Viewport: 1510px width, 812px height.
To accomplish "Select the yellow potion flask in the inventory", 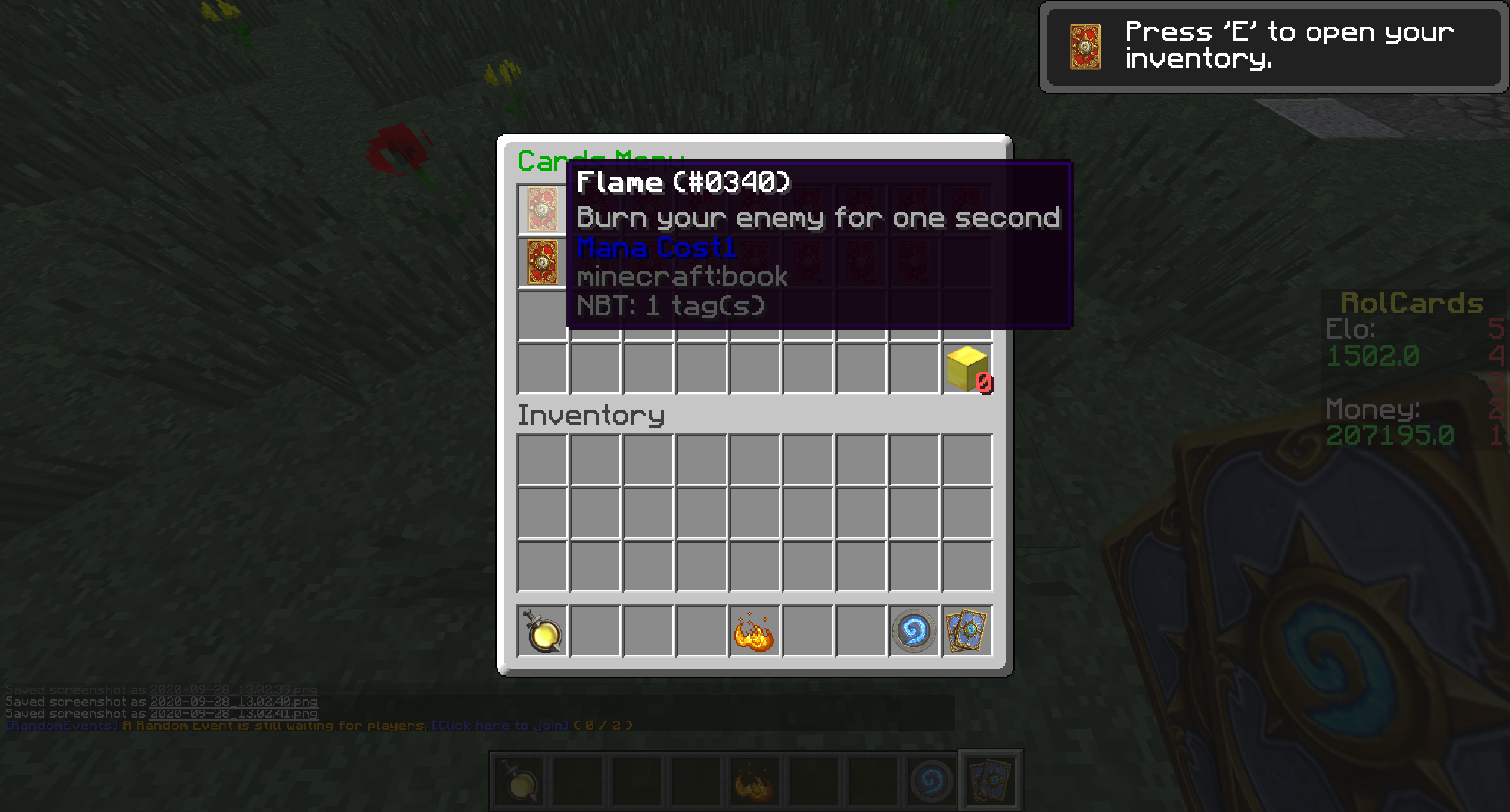I will (x=542, y=631).
